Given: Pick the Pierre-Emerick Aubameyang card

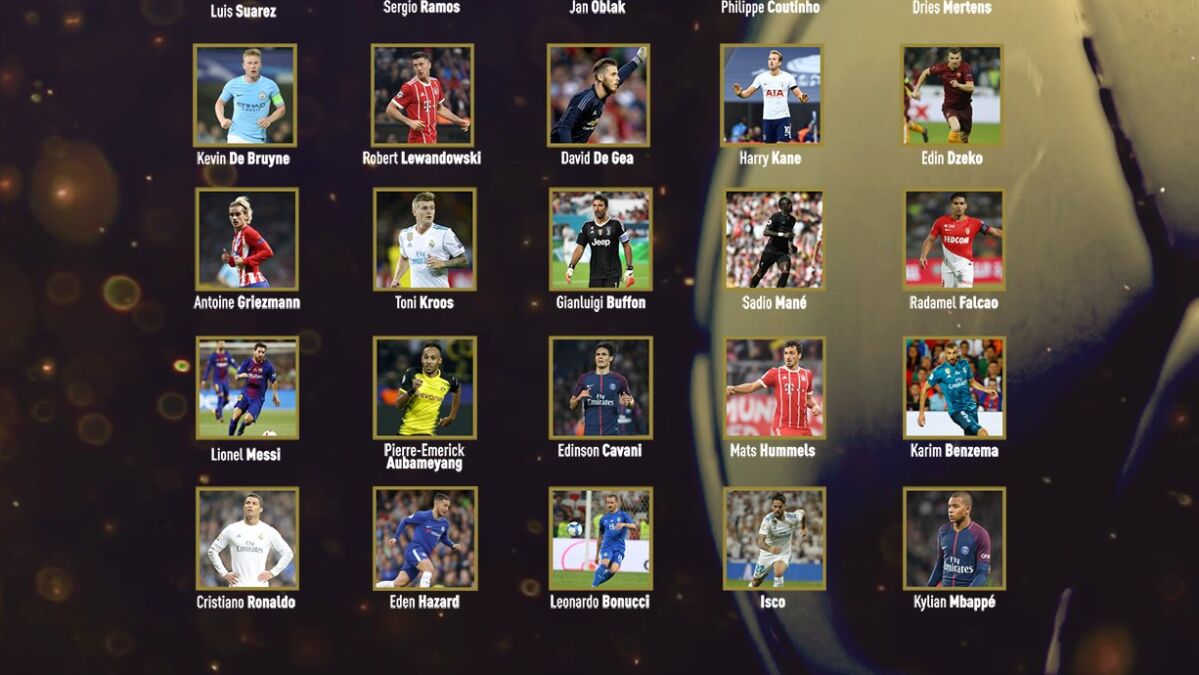Looking at the screenshot, I should [x=425, y=387].
